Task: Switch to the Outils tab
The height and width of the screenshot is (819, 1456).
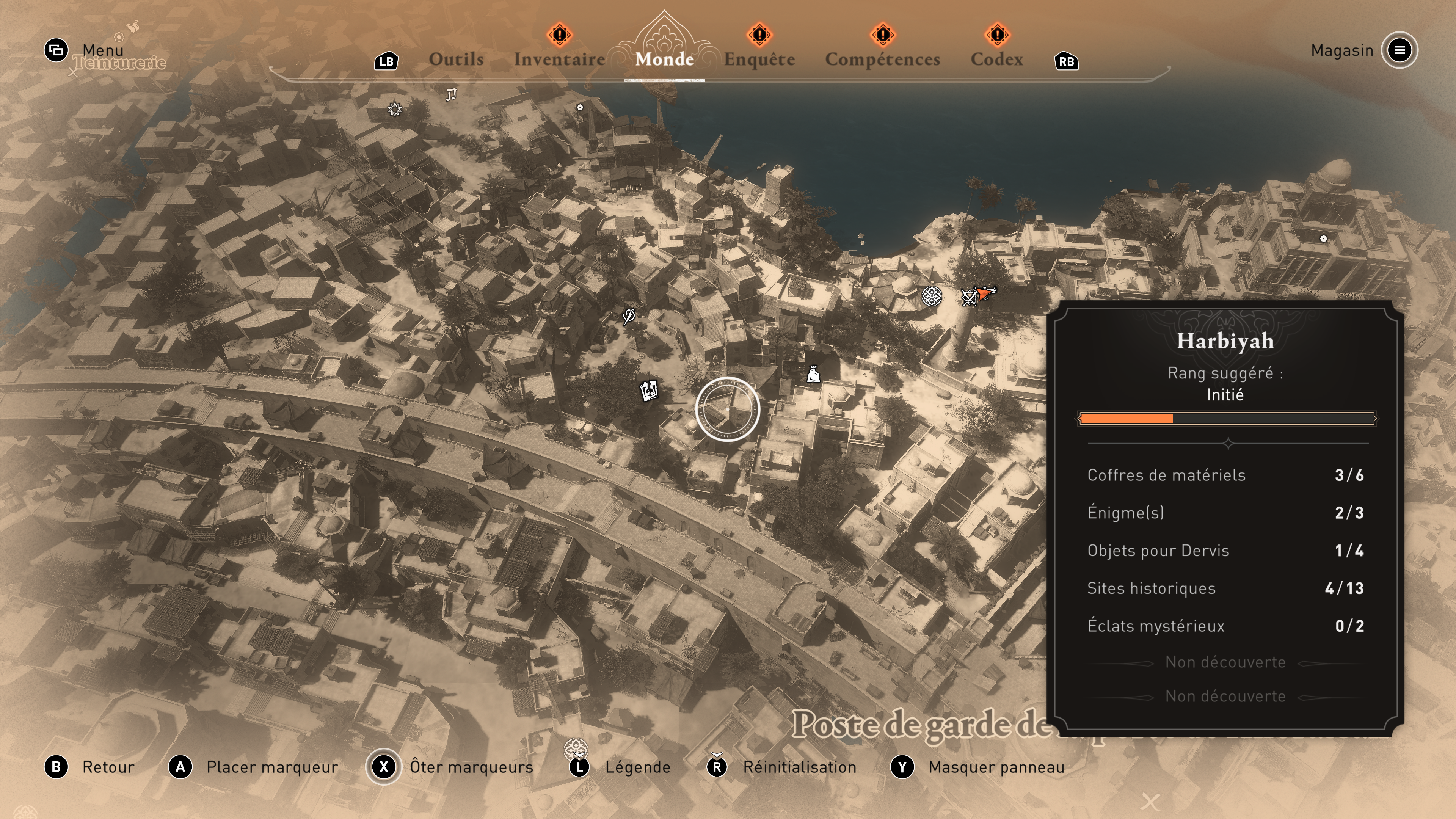Action: [x=455, y=60]
